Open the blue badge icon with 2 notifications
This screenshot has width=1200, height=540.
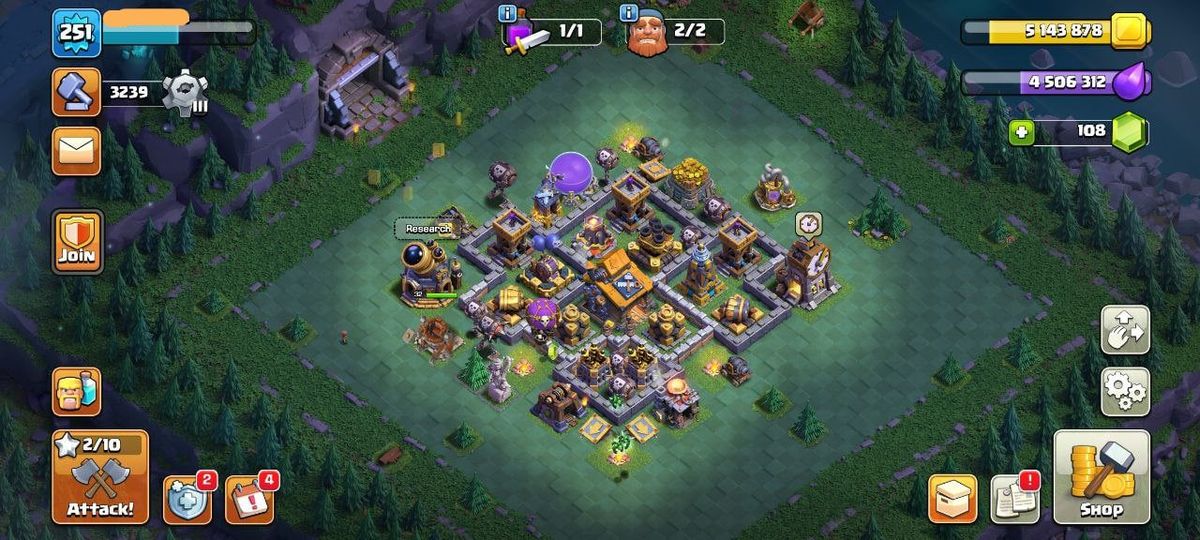[x=186, y=498]
